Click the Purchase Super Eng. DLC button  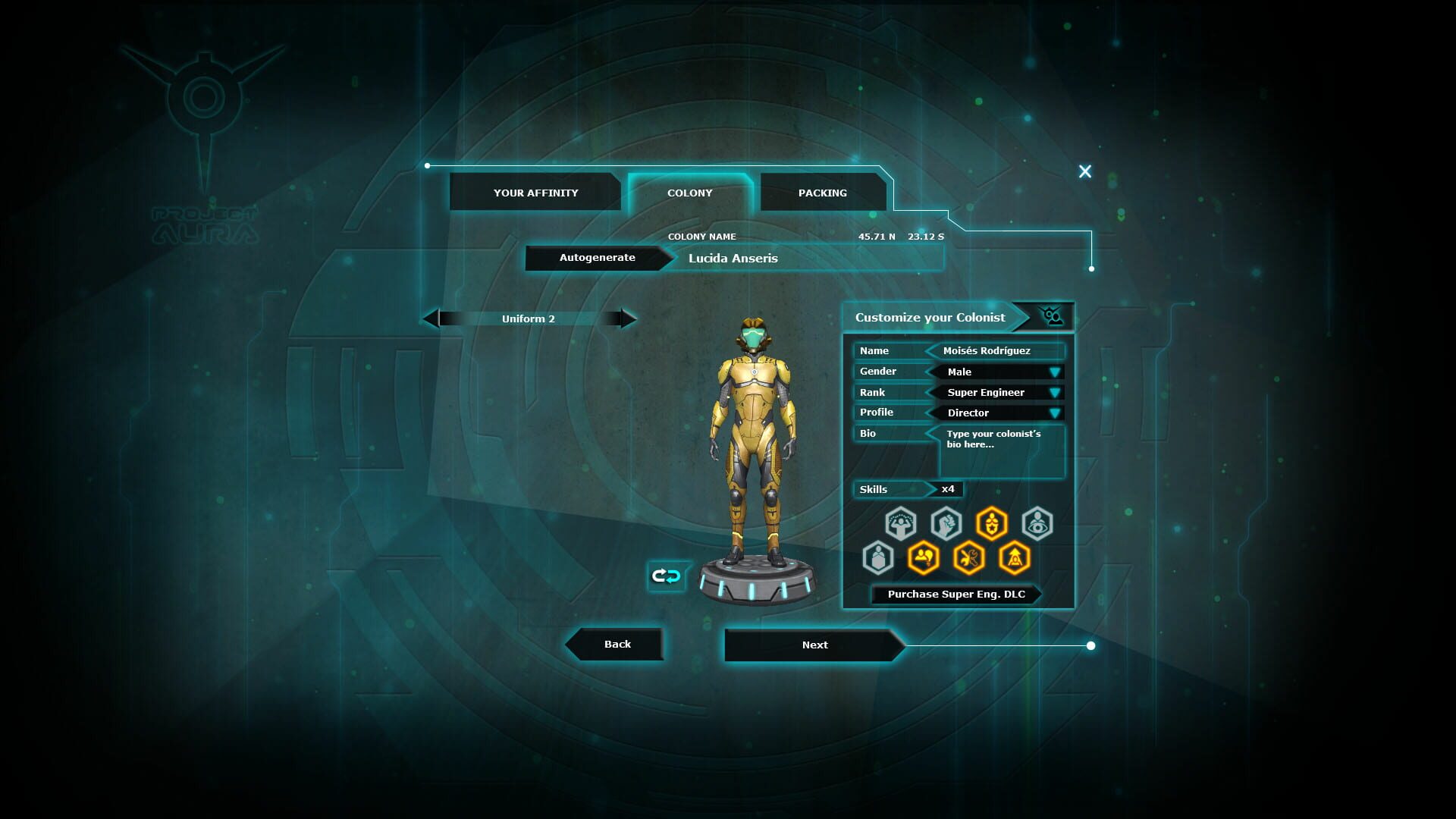[x=958, y=595]
